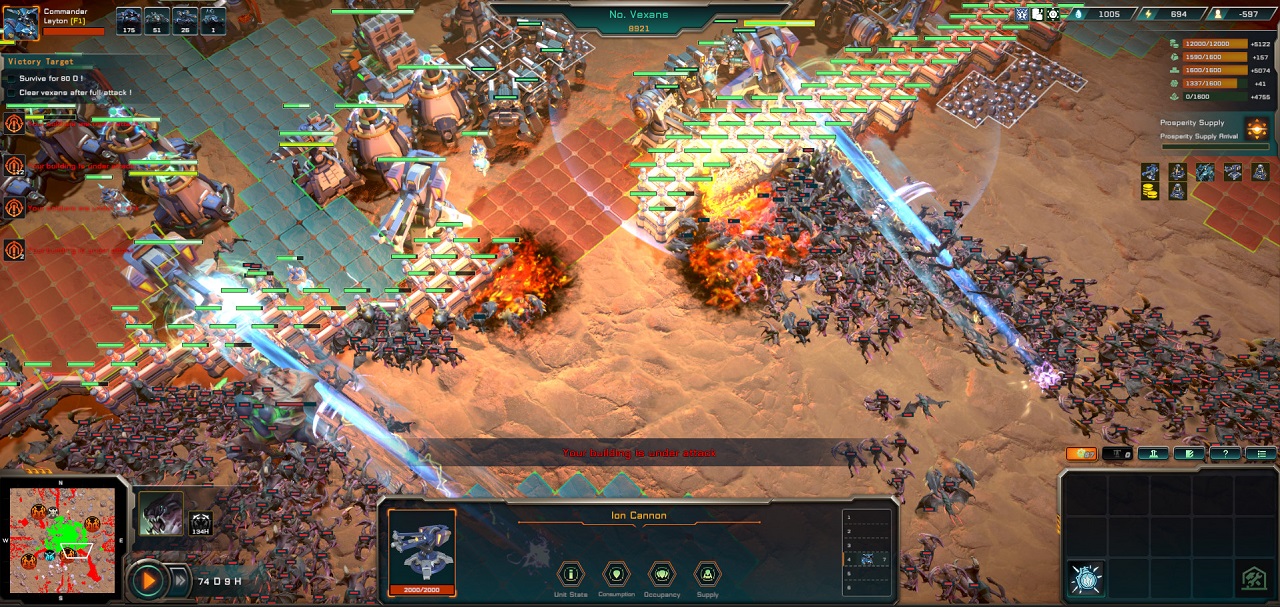
Task: Toggle the orange play speed button
Action: 148,579
